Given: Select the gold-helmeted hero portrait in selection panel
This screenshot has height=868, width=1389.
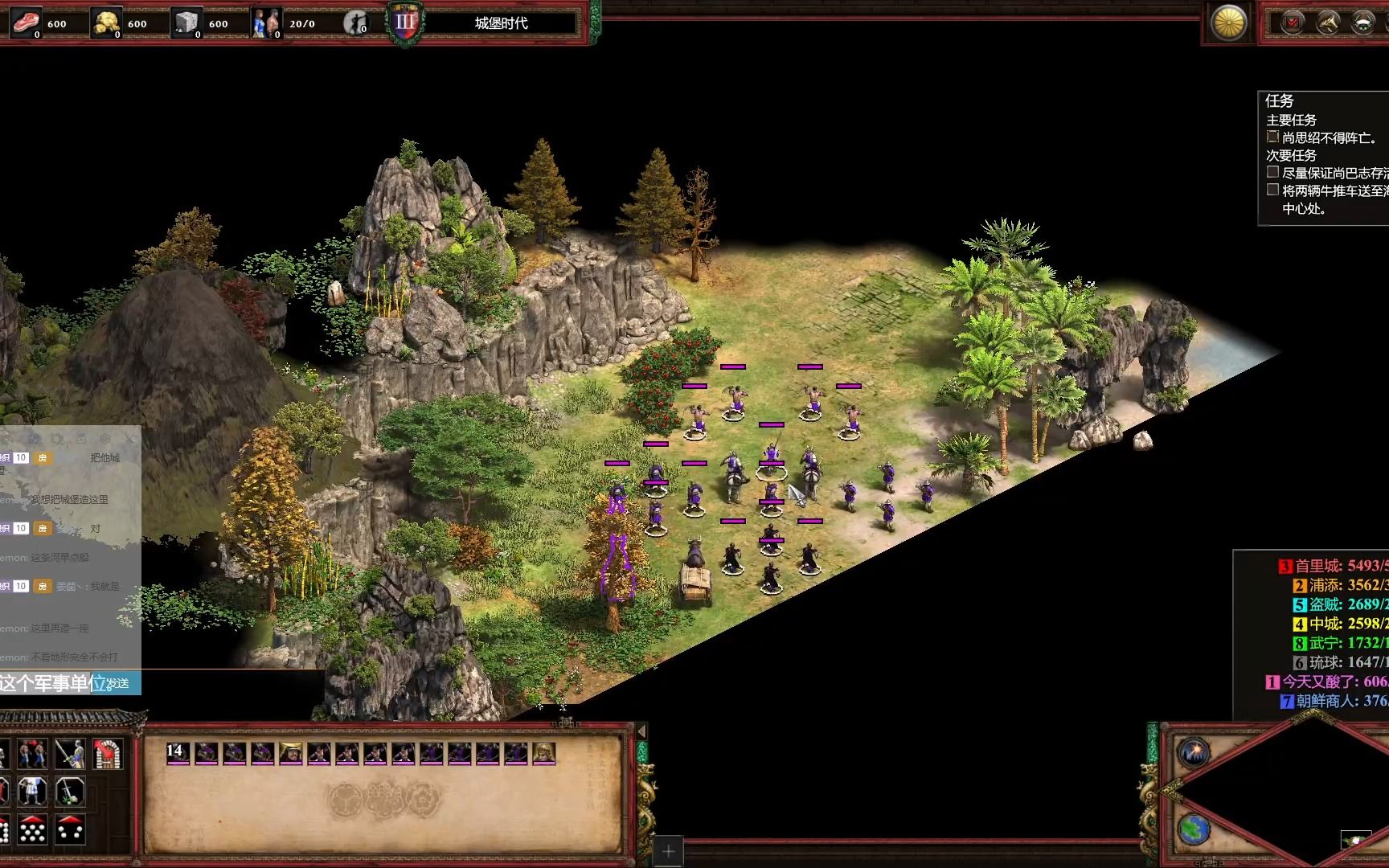Looking at the screenshot, I should [291, 753].
